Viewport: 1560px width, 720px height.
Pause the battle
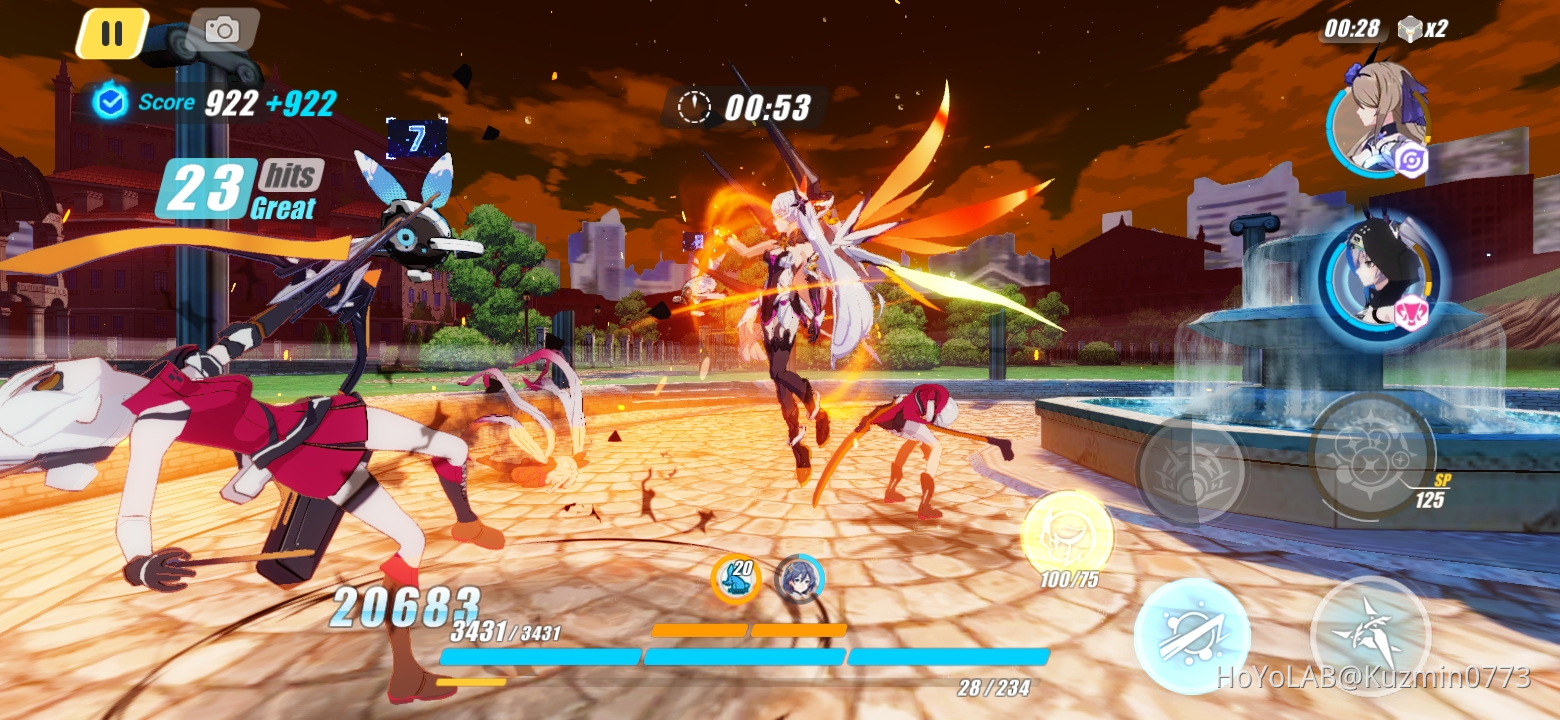[x=113, y=29]
